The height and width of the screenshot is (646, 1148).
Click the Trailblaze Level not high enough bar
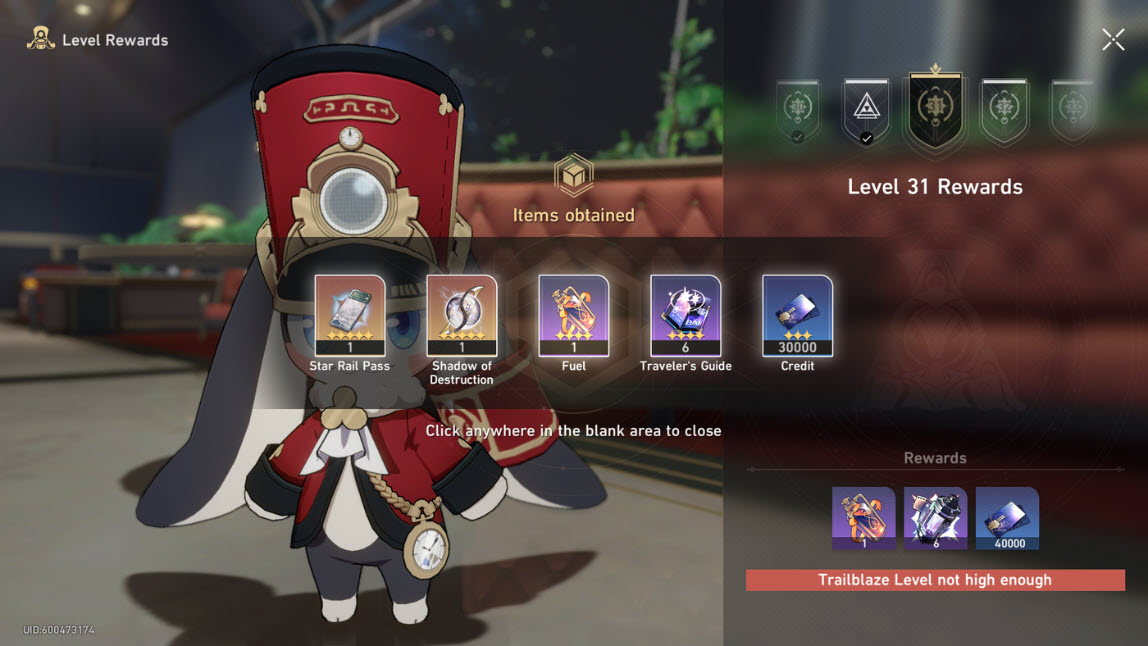[935, 580]
